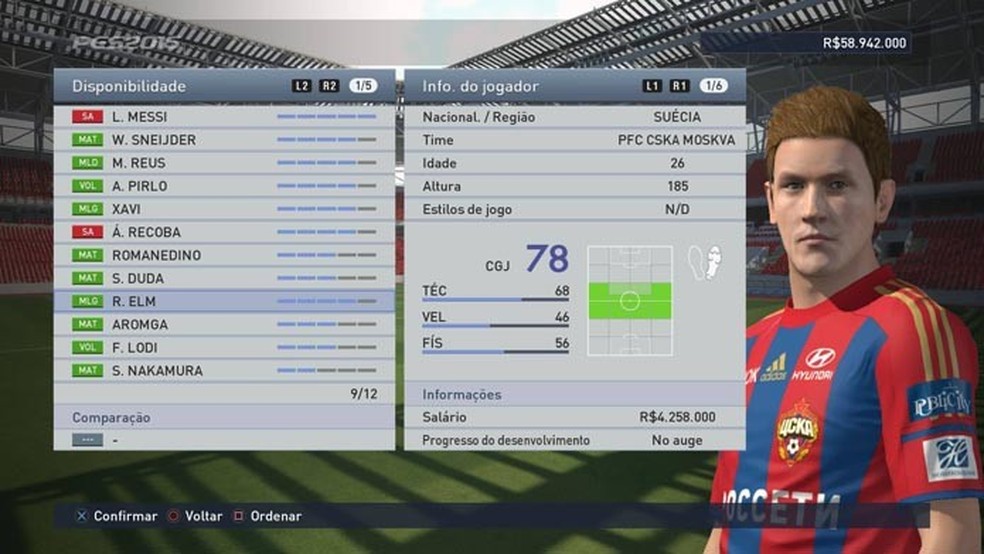
Task: Open the Comparação slot below the list
Action: (224, 439)
